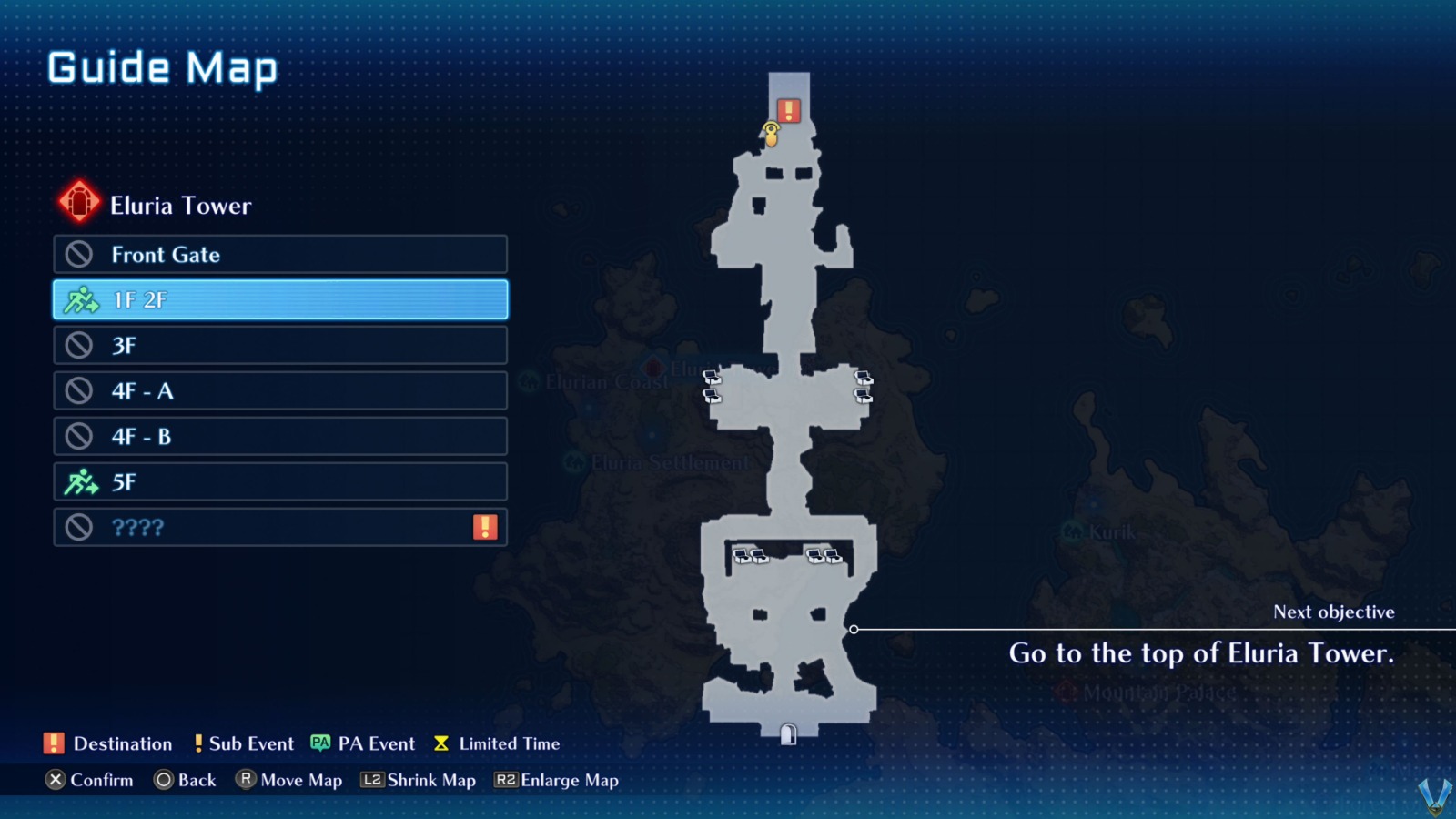The width and height of the screenshot is (1456, 819).
Task: Click the Limited Time hourglass icon
Action: point(441,743)
